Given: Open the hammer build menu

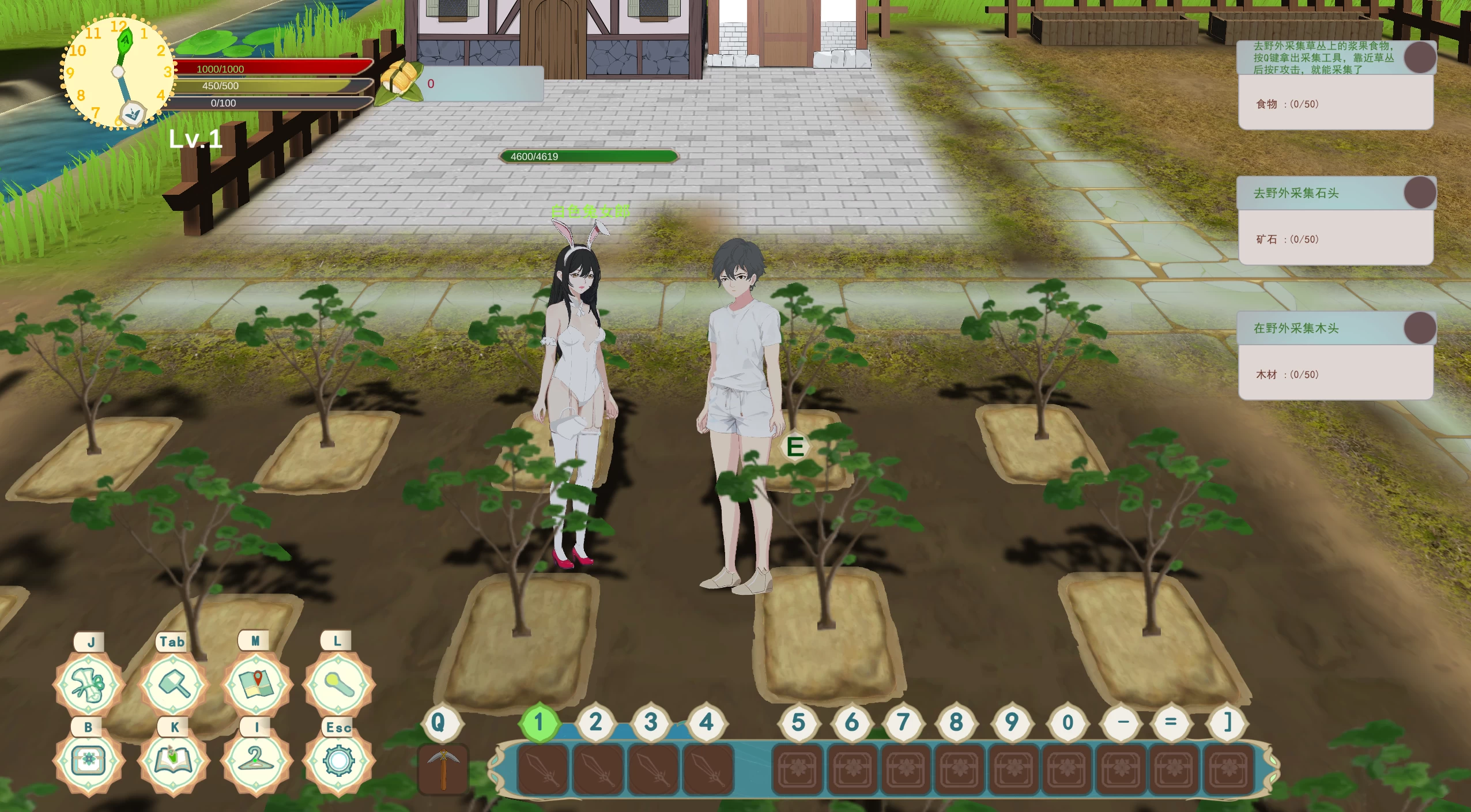Looking at the screenshot, I should pos(173,684).
